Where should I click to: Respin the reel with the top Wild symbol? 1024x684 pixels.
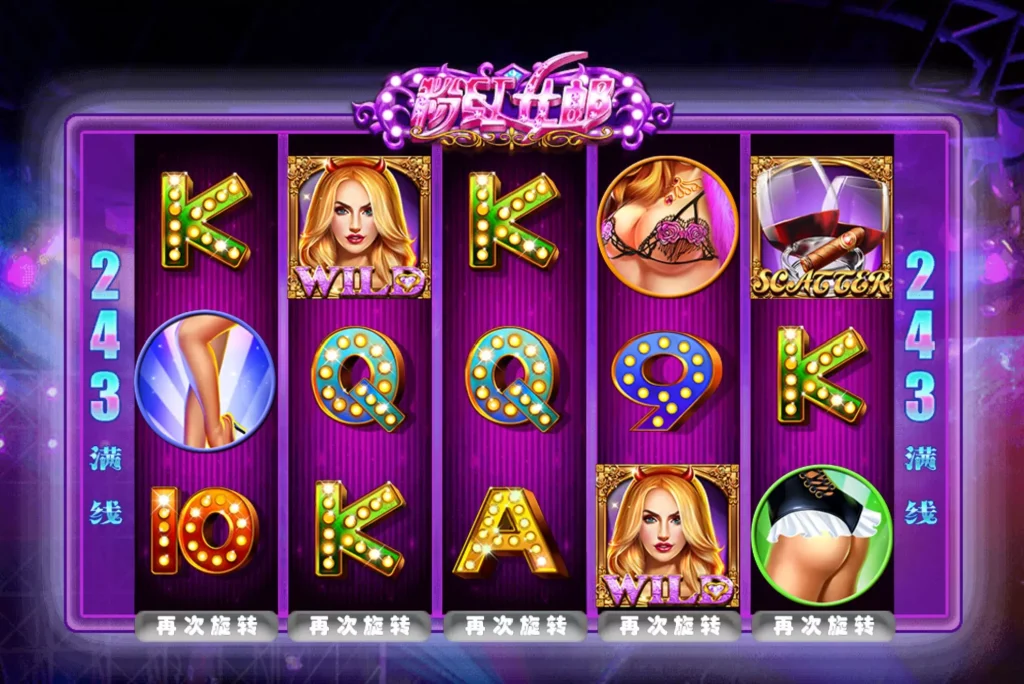[360, 626]
